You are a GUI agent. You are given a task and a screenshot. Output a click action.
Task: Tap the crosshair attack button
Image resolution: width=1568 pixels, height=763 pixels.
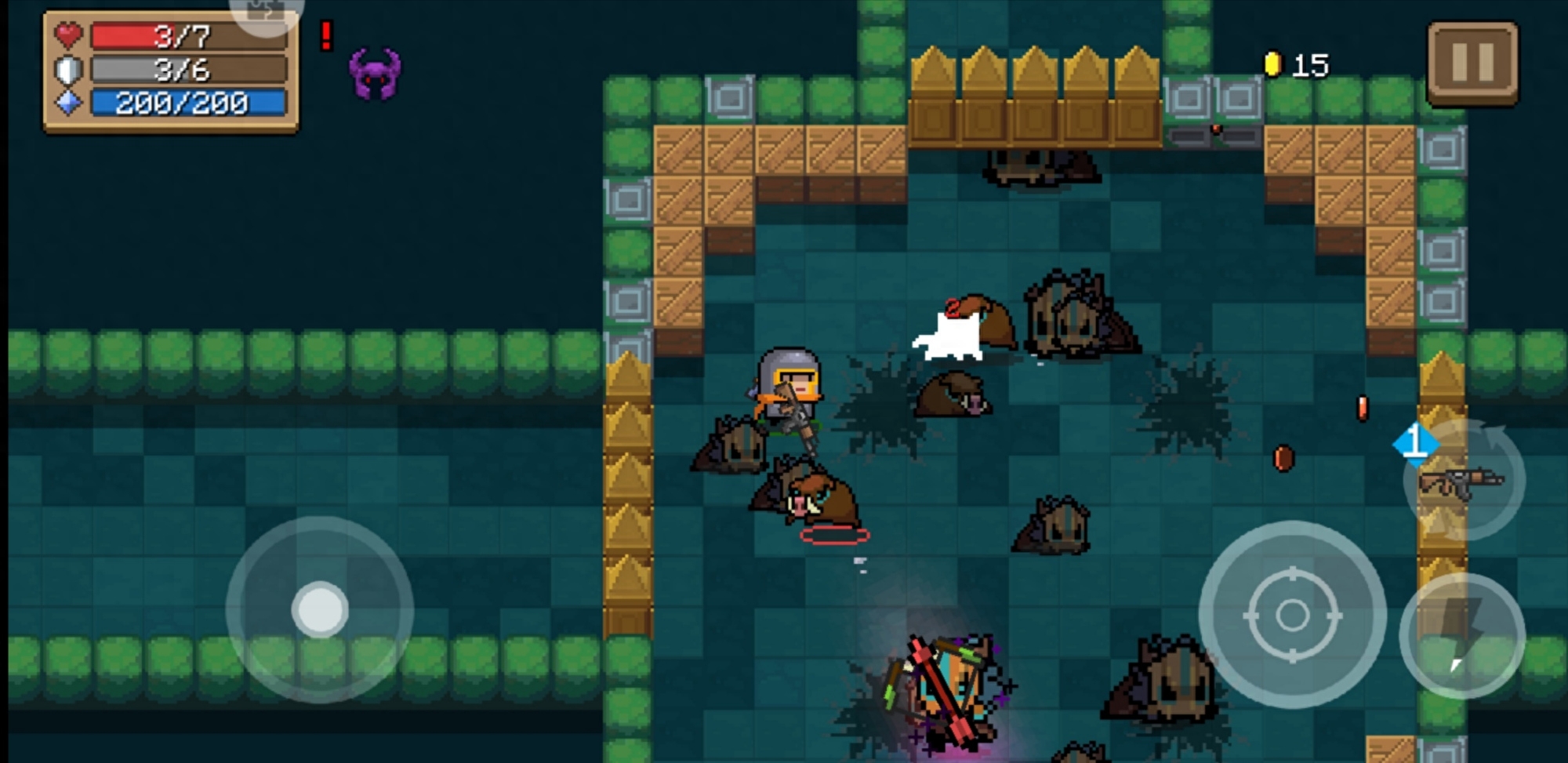[1291, 615]
